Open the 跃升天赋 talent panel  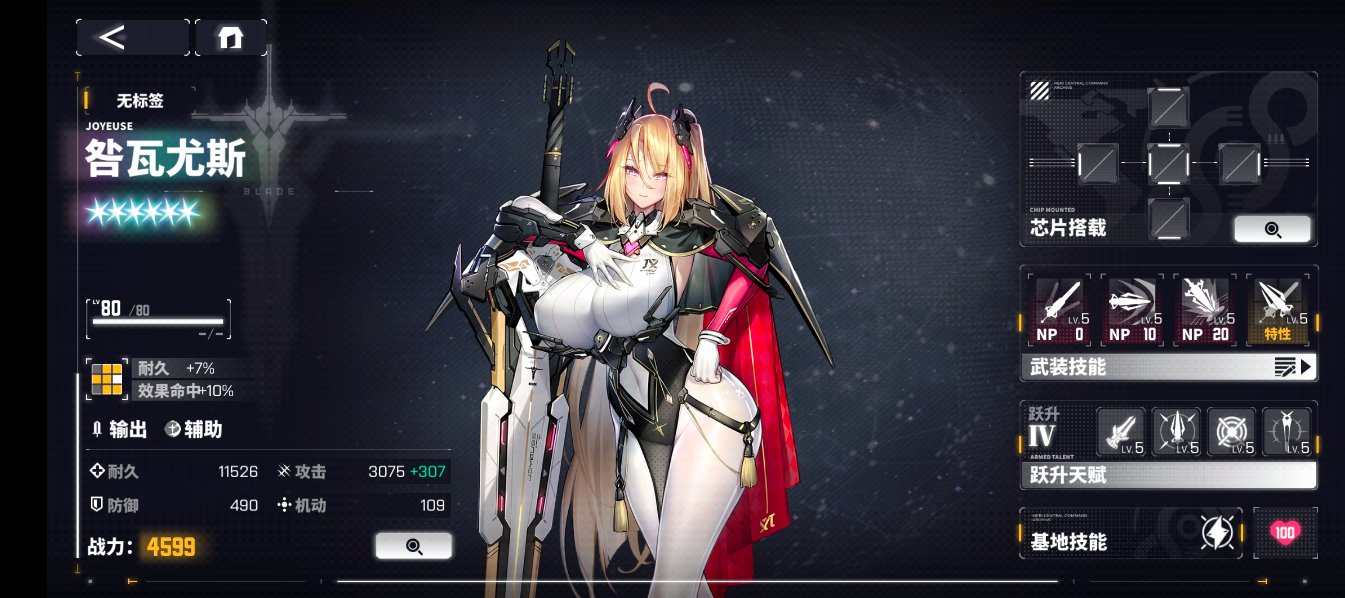click(x=1168, y=476)
